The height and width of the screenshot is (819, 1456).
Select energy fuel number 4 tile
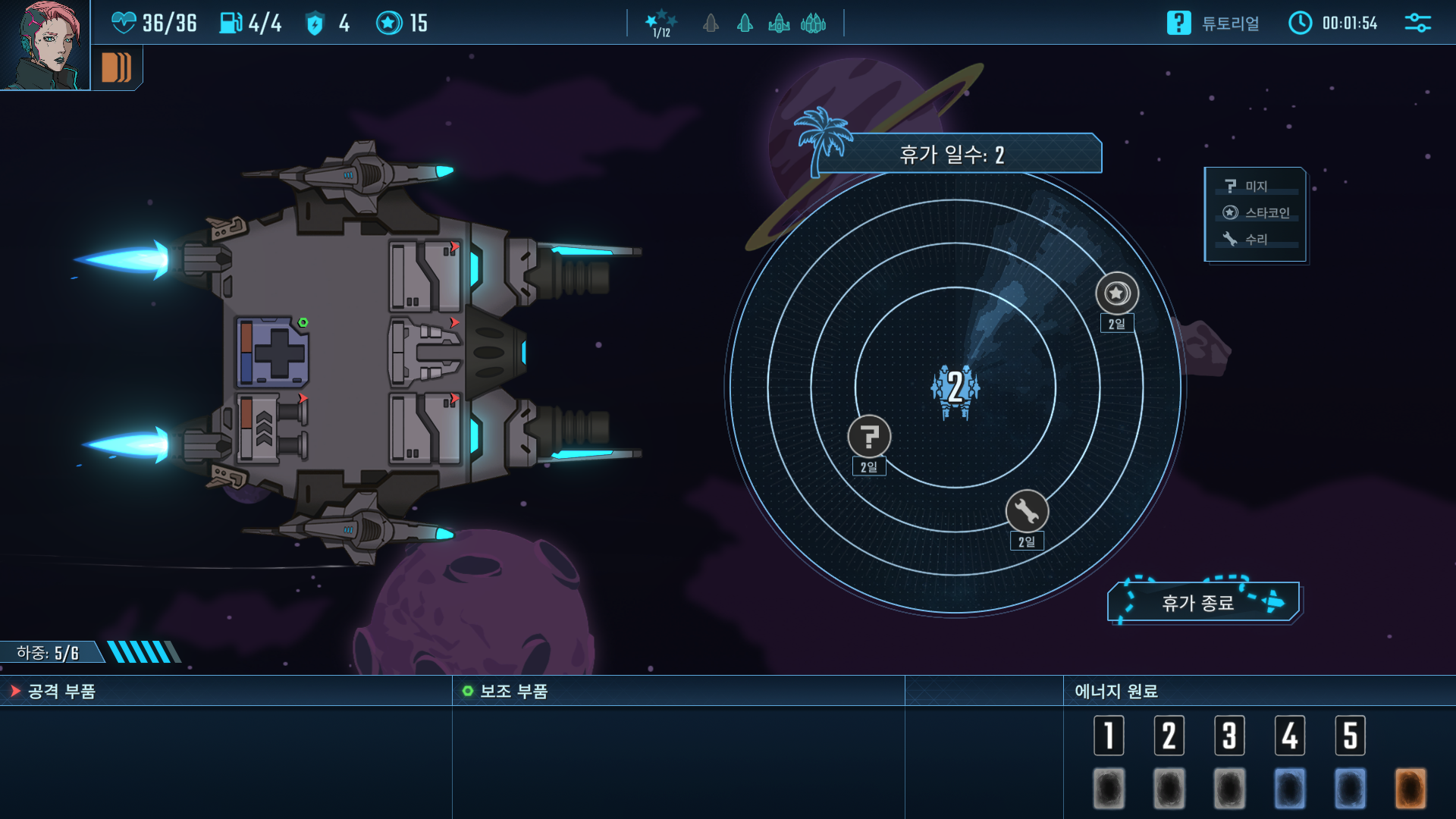(x=1289, y=735)
